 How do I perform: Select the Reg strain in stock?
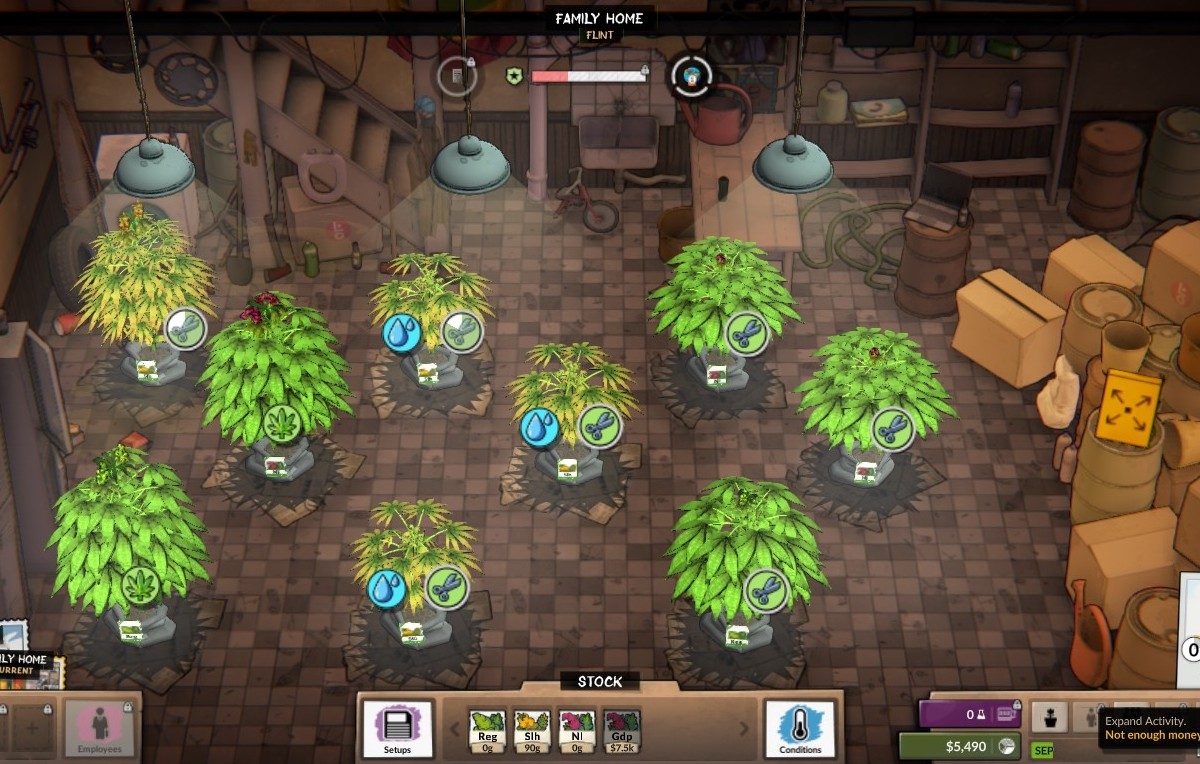click(x=488, y=730)
